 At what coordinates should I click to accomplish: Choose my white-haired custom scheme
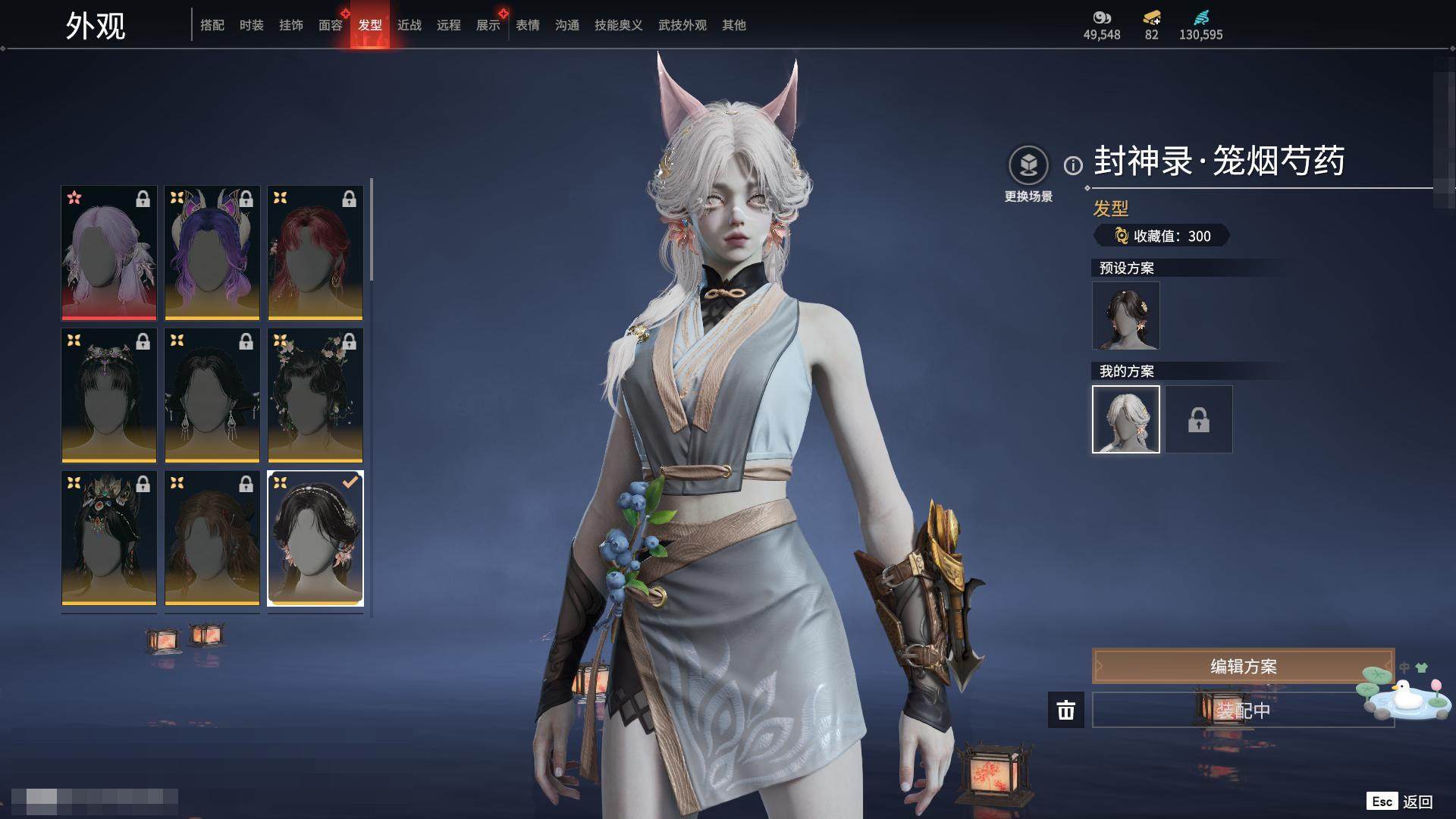1125,419
